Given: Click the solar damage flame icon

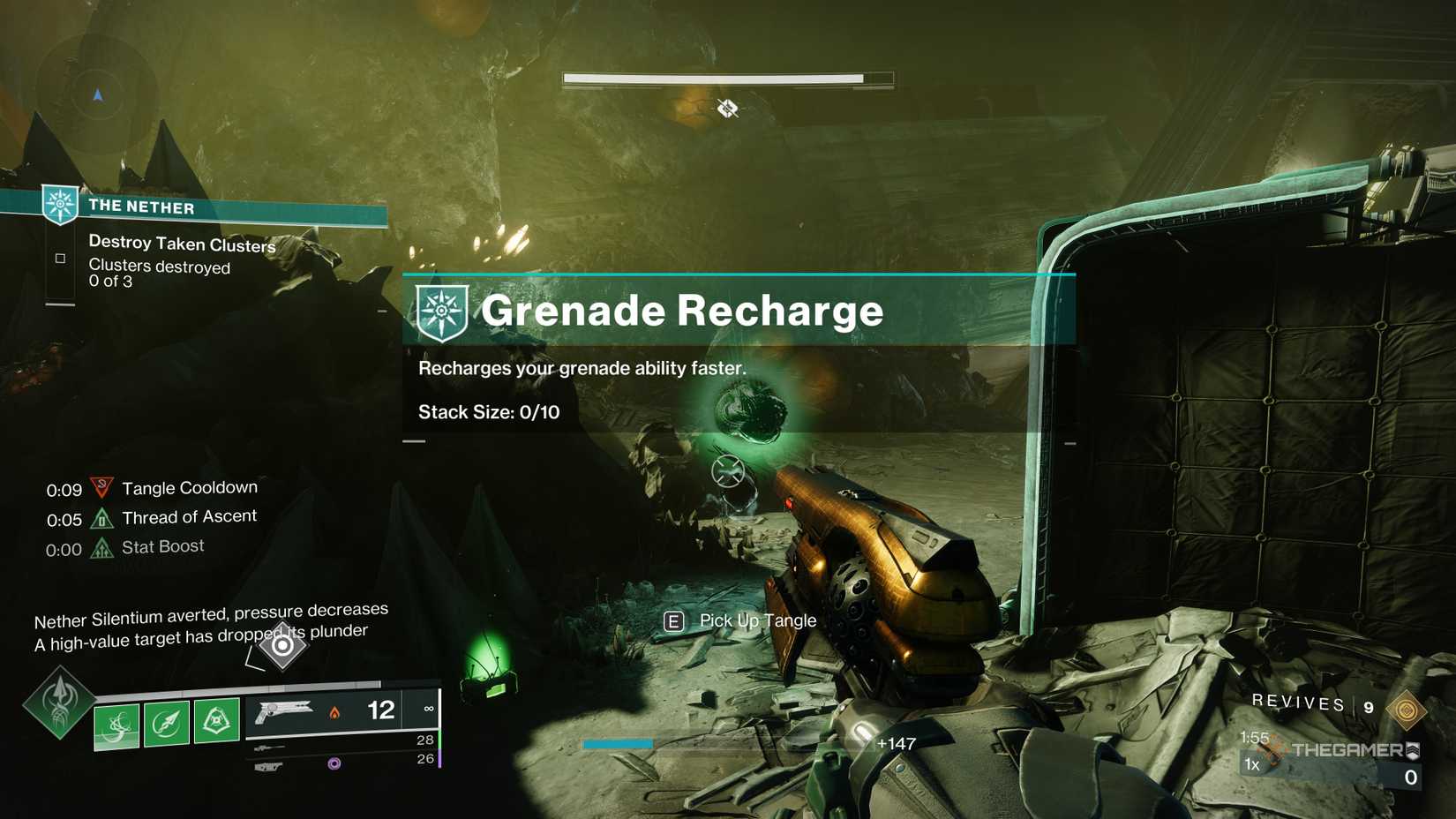Looking at the screenshot, I should point(334,713).
